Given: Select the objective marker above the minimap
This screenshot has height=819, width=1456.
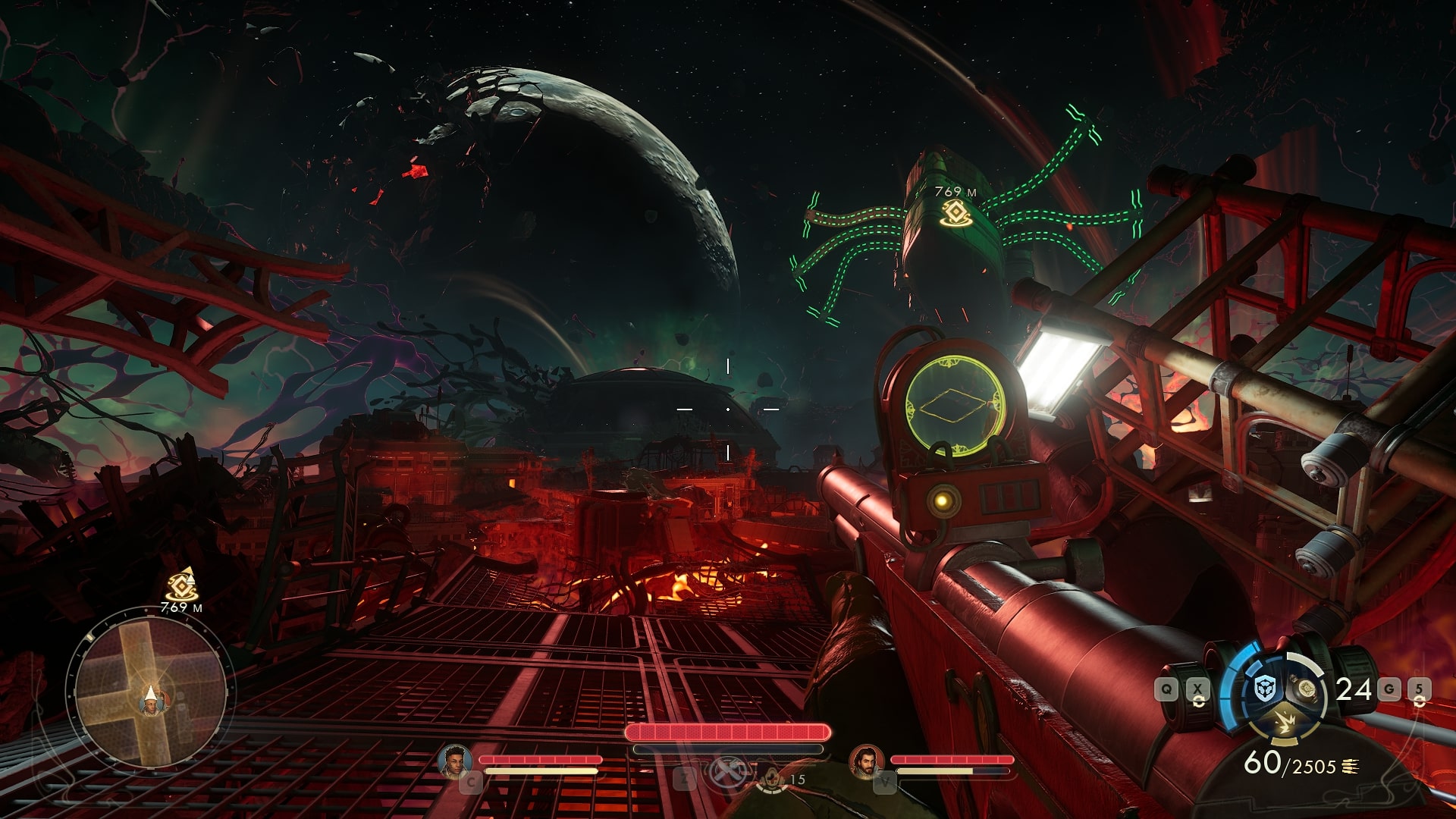Looking at the screenshot, I should pyautogui.click(x=180, y=584).
